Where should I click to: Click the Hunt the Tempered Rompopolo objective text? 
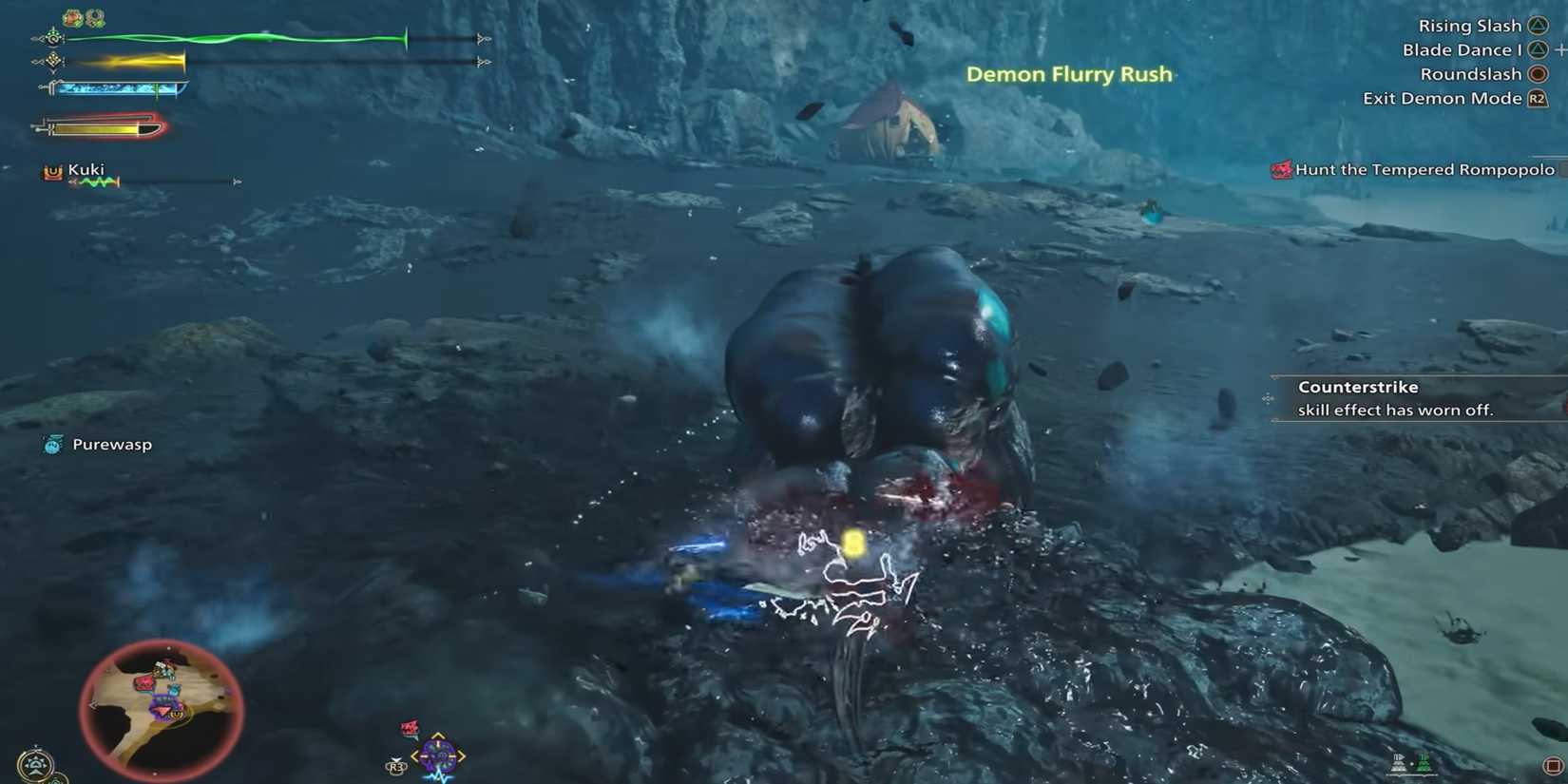[1425, 169]
